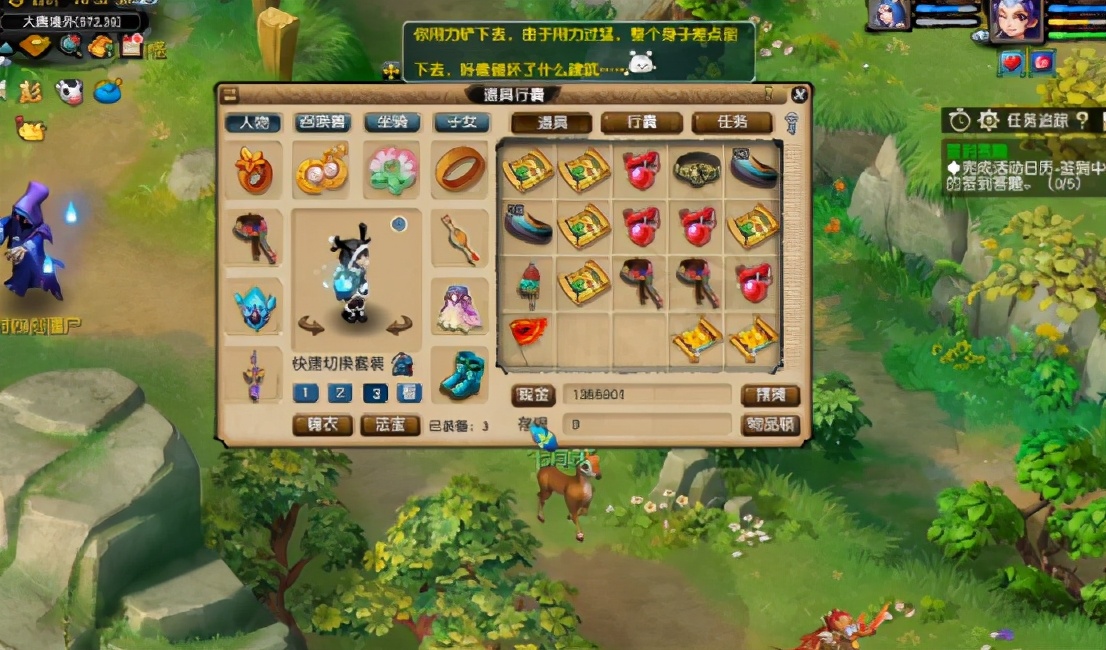
Task: Click the 现金 cash button
Action: [533, 395]
